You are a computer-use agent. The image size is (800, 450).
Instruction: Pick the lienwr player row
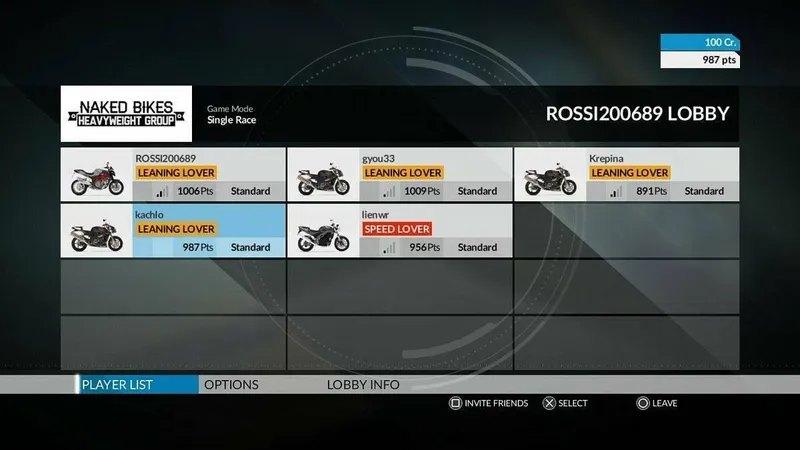[399, 231]
